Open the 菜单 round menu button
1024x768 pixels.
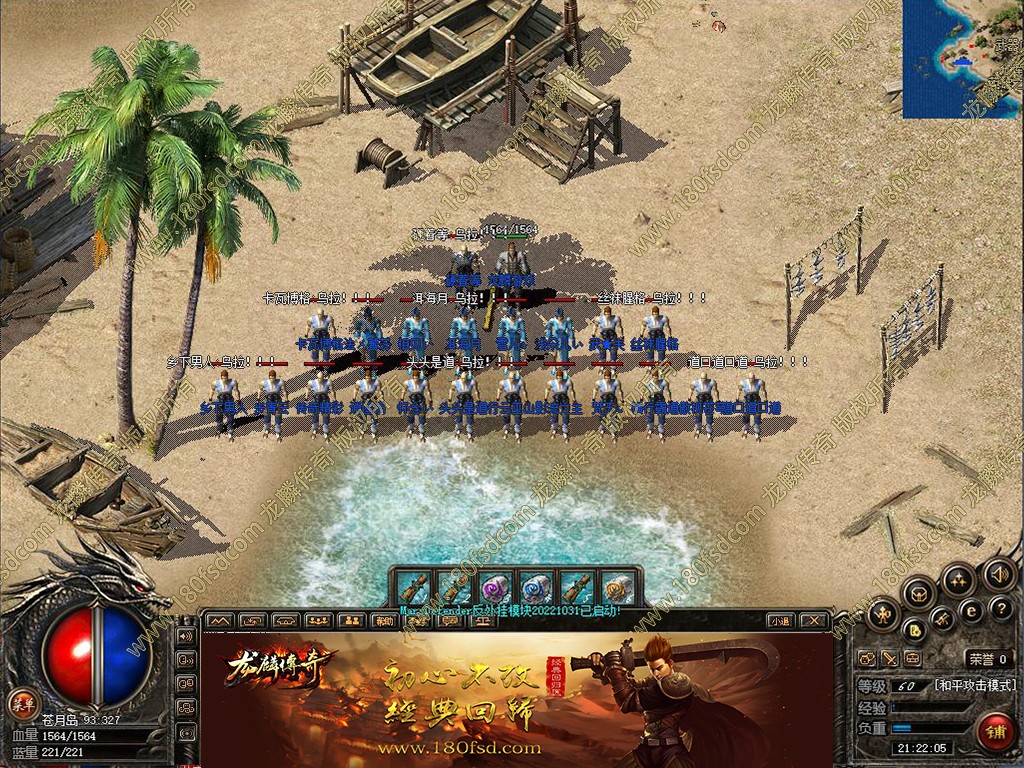[x=21, y=705]
